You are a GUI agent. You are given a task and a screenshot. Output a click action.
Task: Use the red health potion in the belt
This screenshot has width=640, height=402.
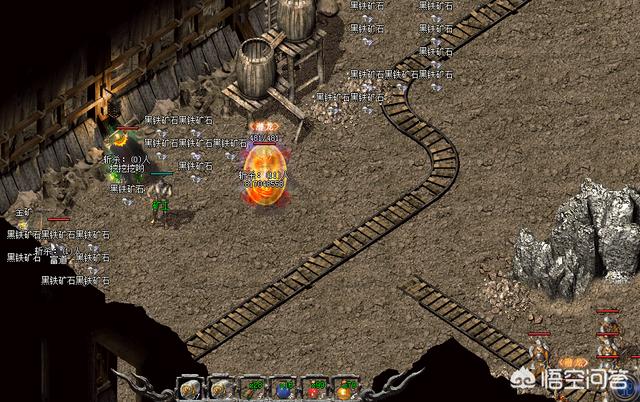tap(314, 390)
